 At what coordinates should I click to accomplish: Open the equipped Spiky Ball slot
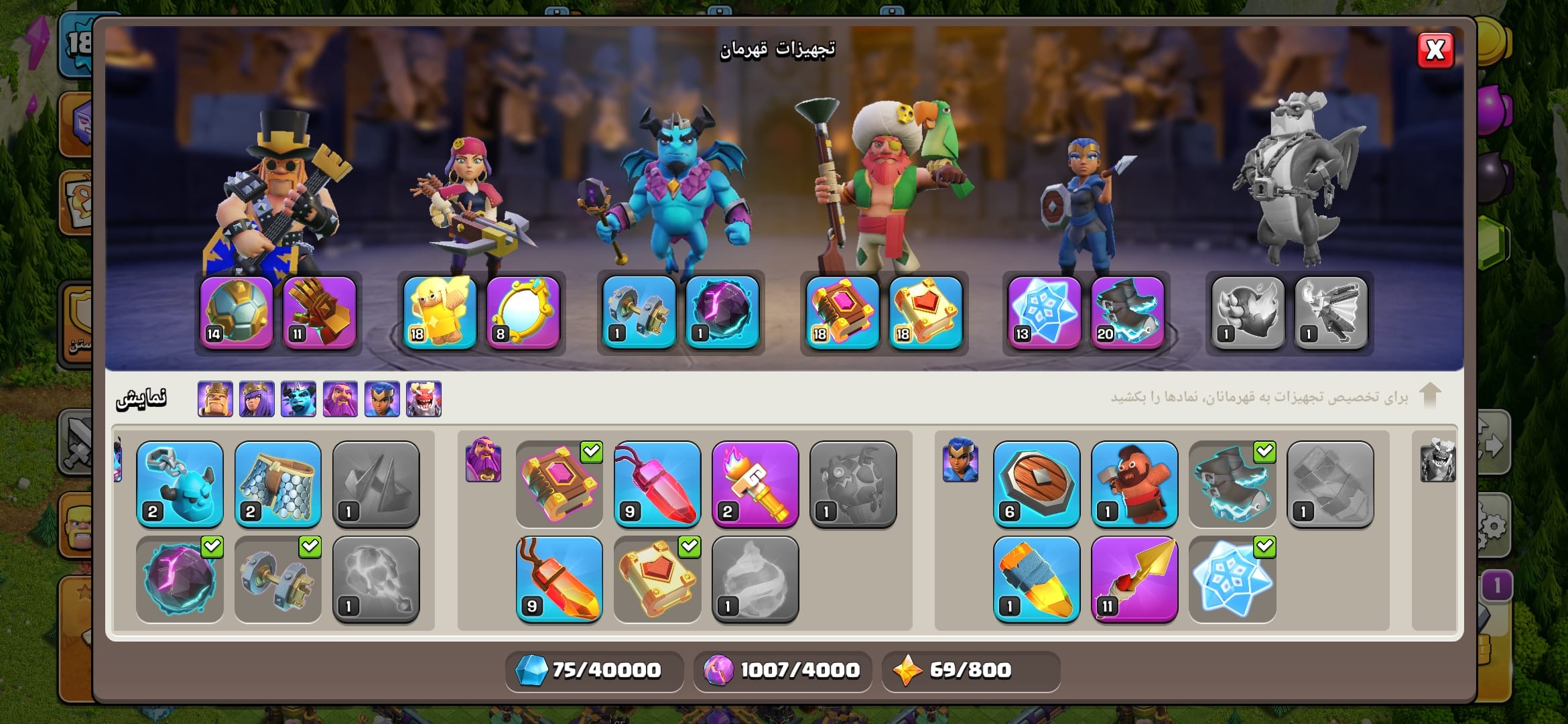[237, 312]
